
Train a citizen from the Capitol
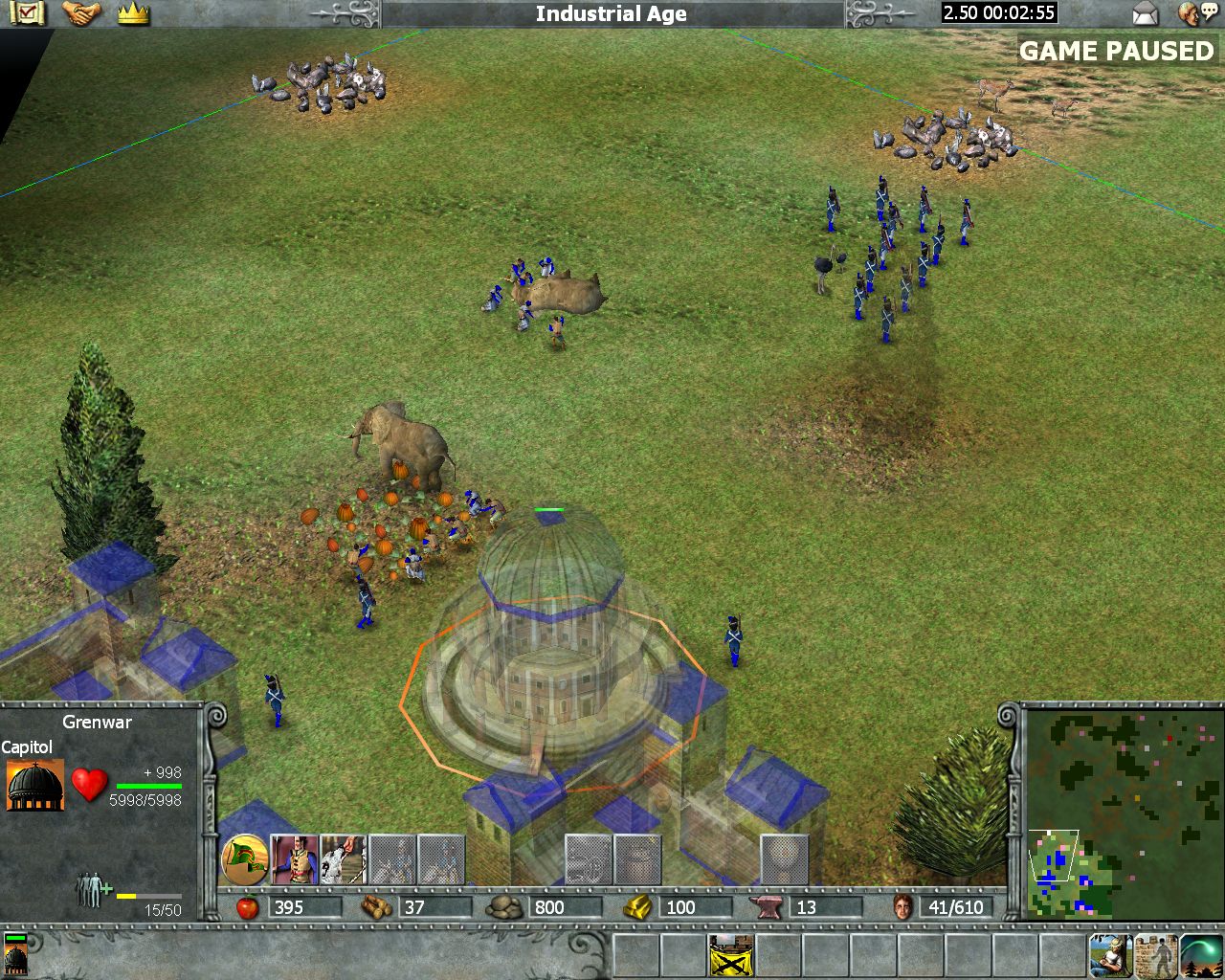click(294, 859)
